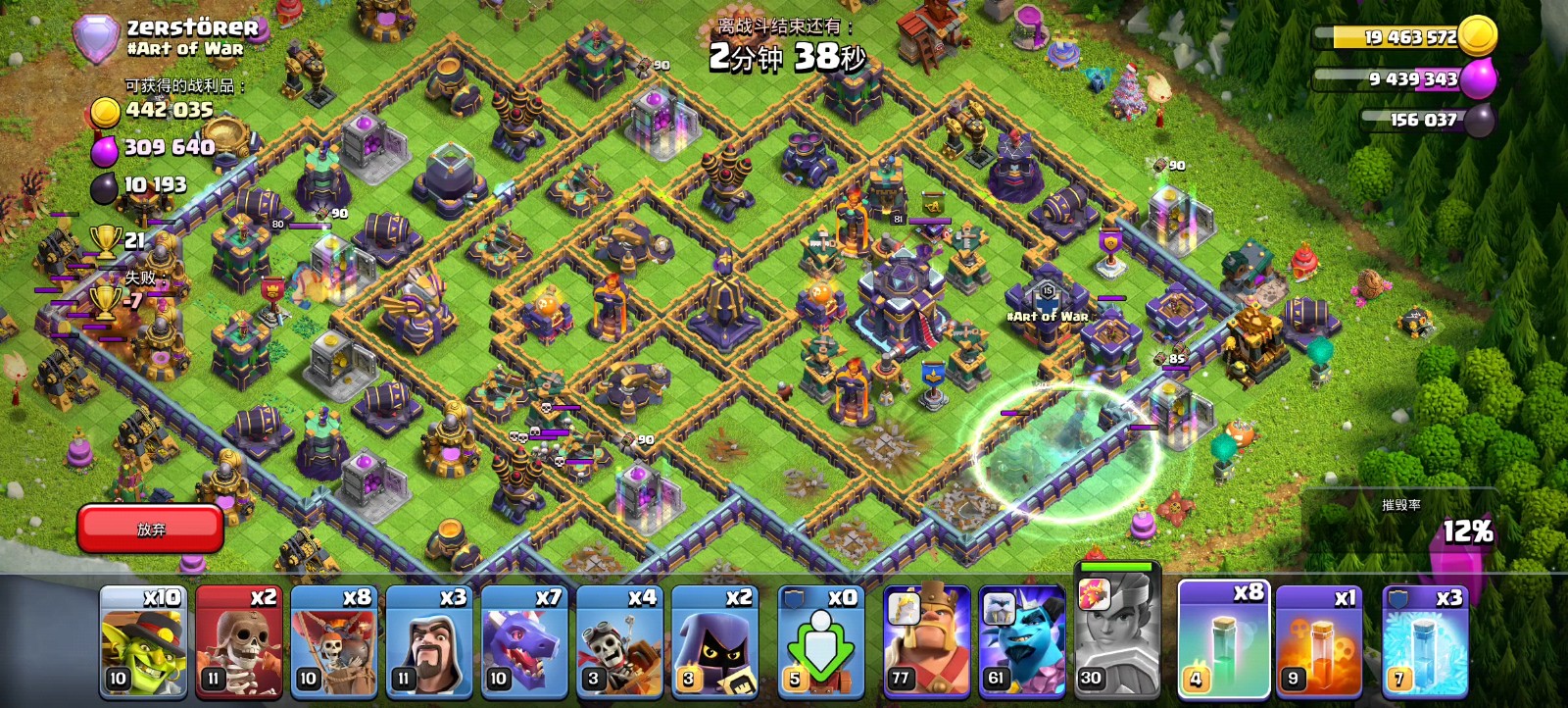Select the hooded Headhunter troop card
The width and height of the screenshot is (1568, 708).
(x=713, y=642)
